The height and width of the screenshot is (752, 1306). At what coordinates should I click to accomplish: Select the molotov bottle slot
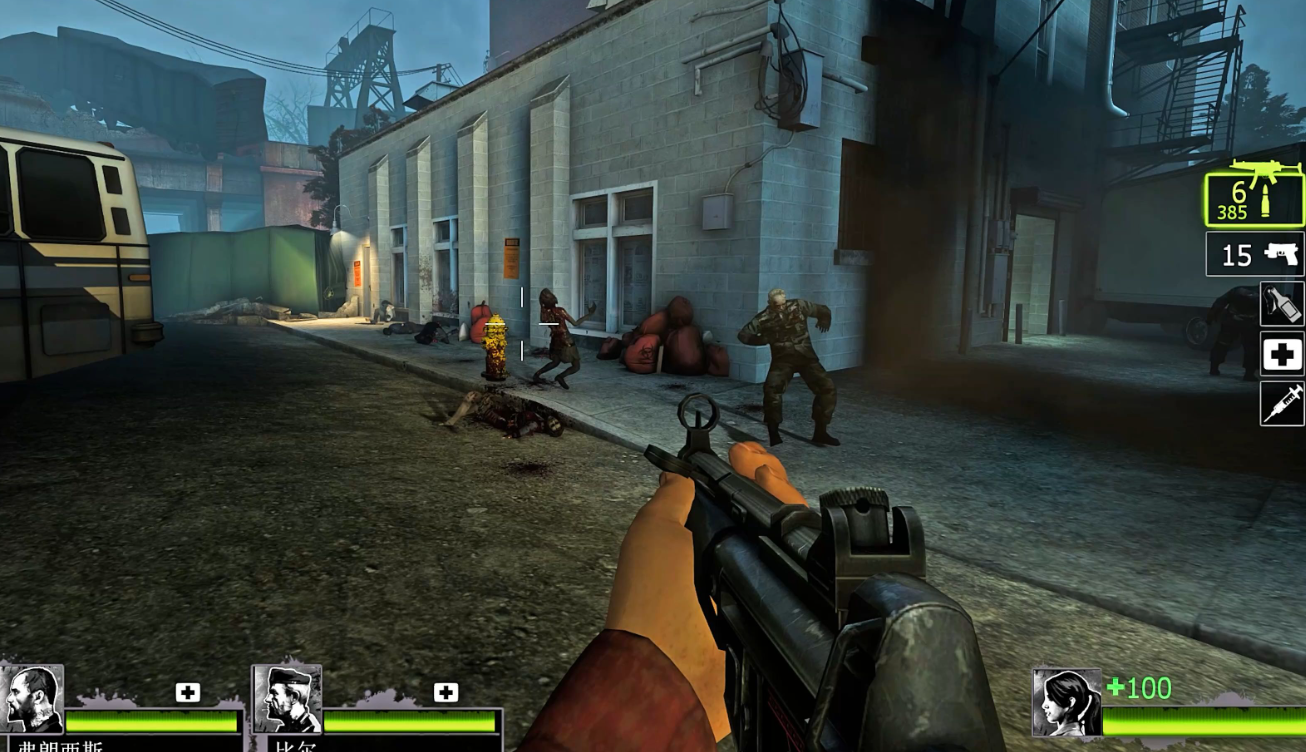pyautogui.click(x=1282, y=304)
